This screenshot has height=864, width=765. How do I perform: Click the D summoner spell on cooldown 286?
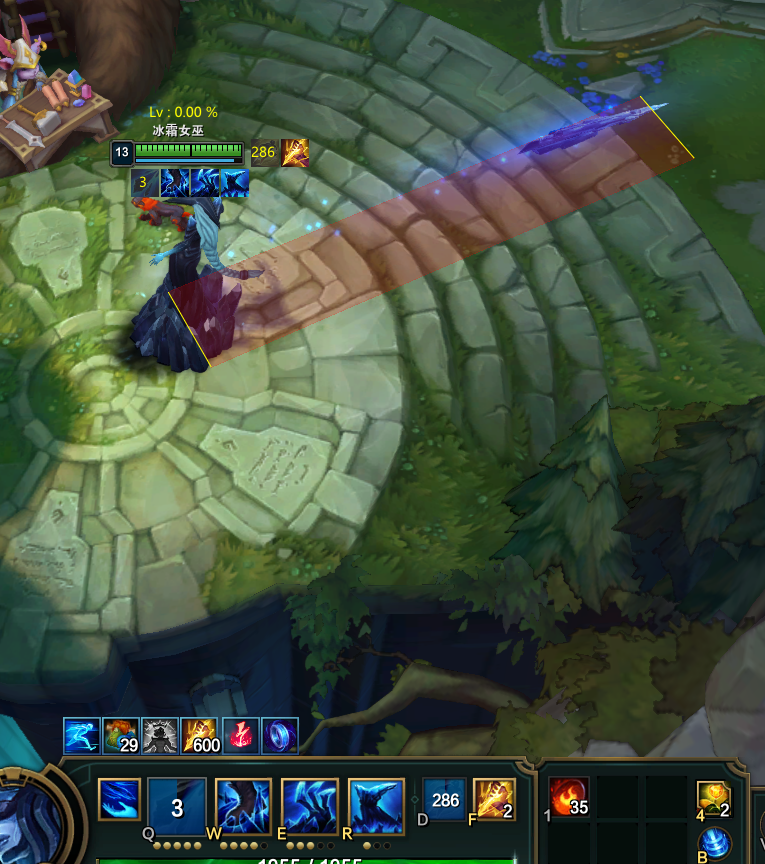coord(444,800)
